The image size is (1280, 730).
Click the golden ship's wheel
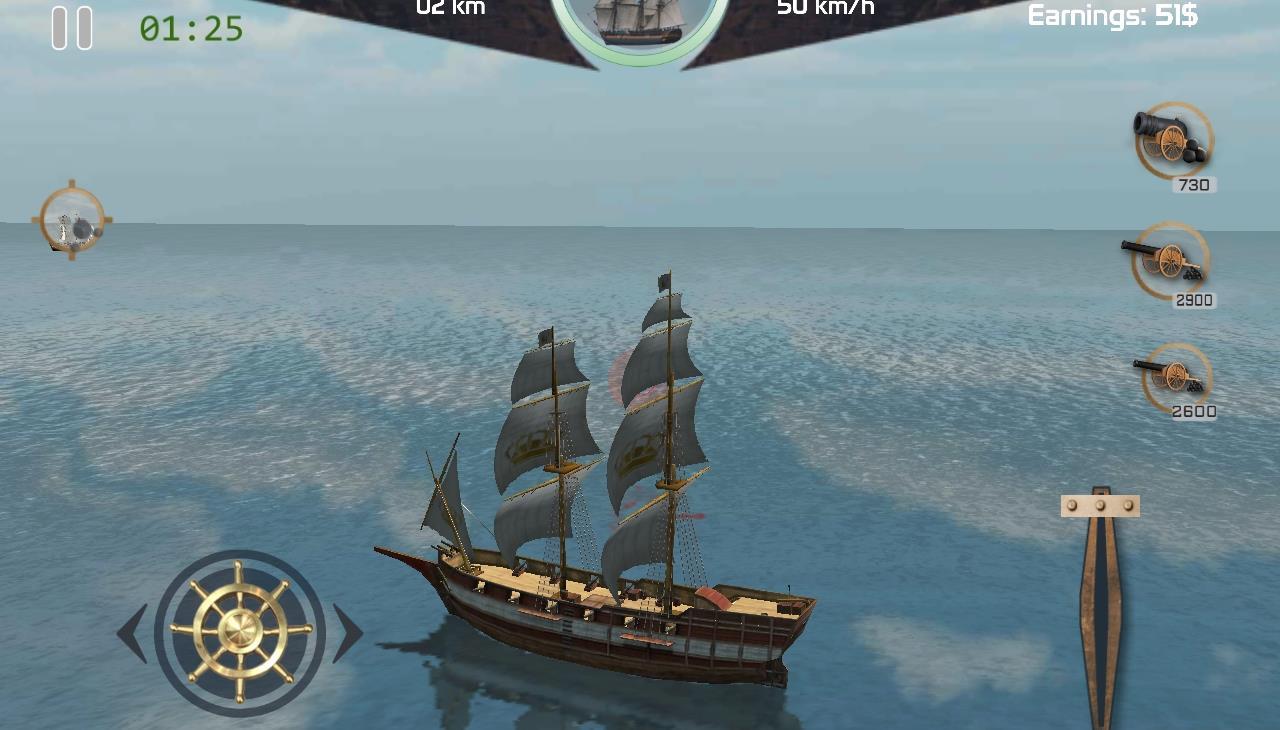tap(240, 632)
